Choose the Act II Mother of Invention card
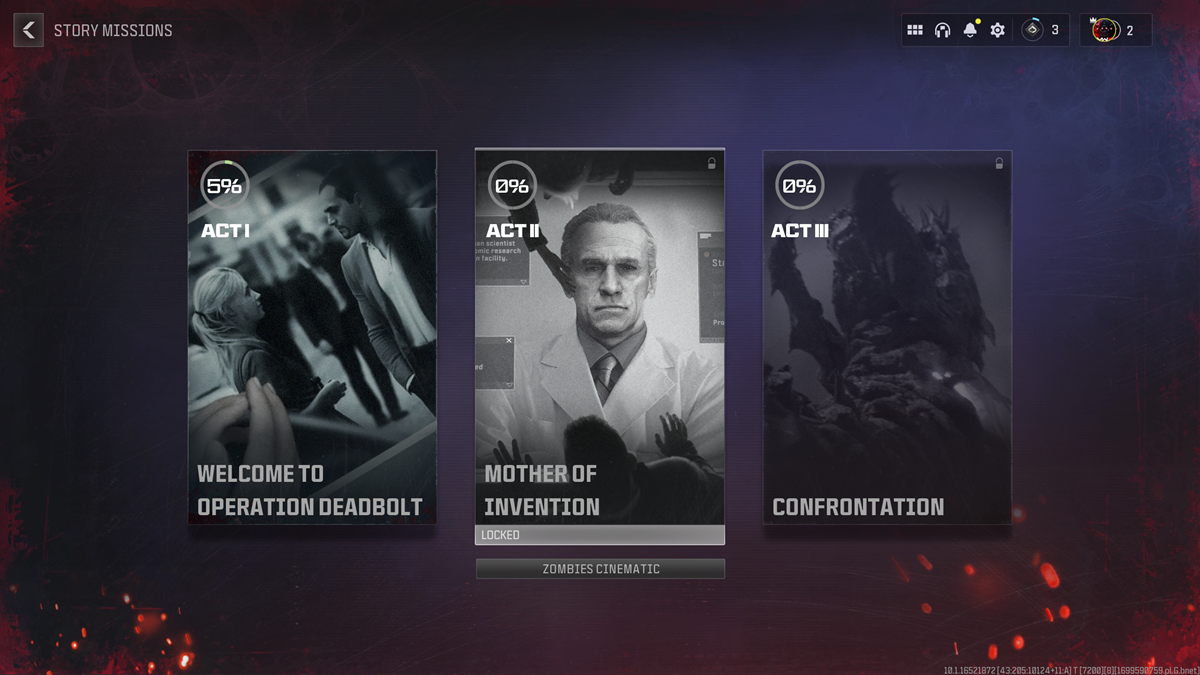 coord(599,337)
